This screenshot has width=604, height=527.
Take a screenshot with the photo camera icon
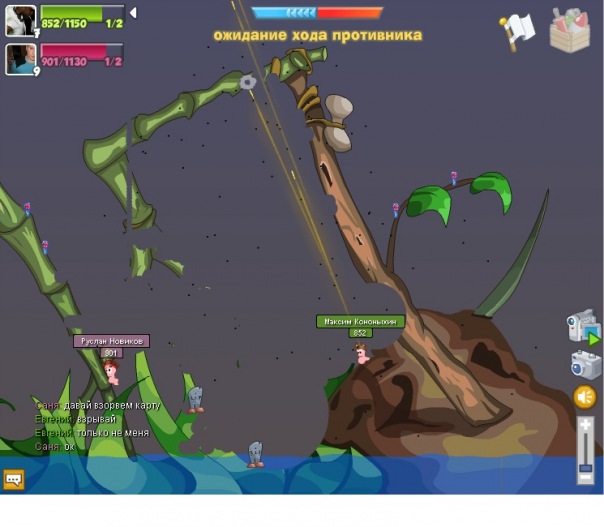pyautogui.click(x=586, y=365)
